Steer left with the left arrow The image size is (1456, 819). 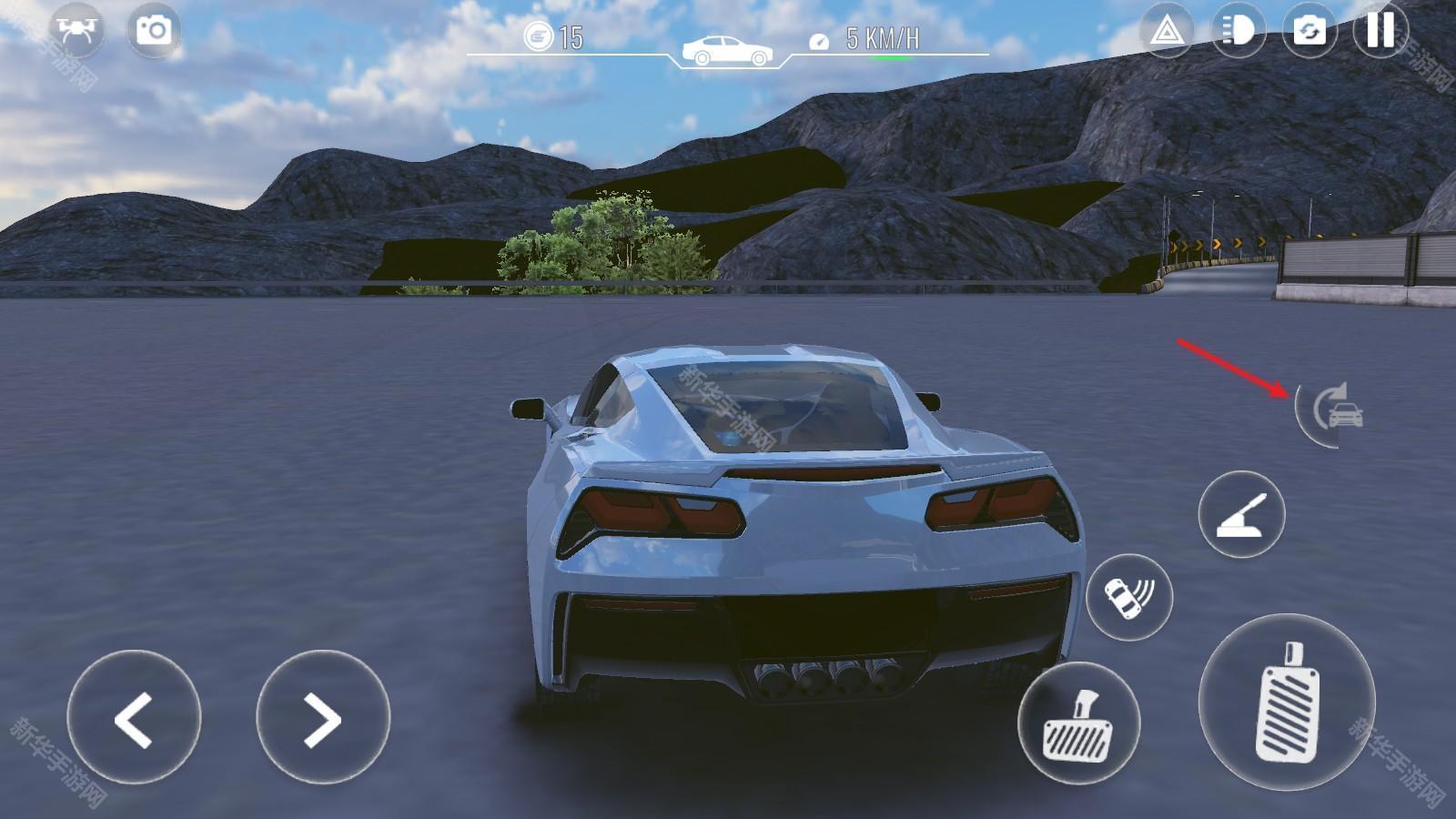point(134,719)
